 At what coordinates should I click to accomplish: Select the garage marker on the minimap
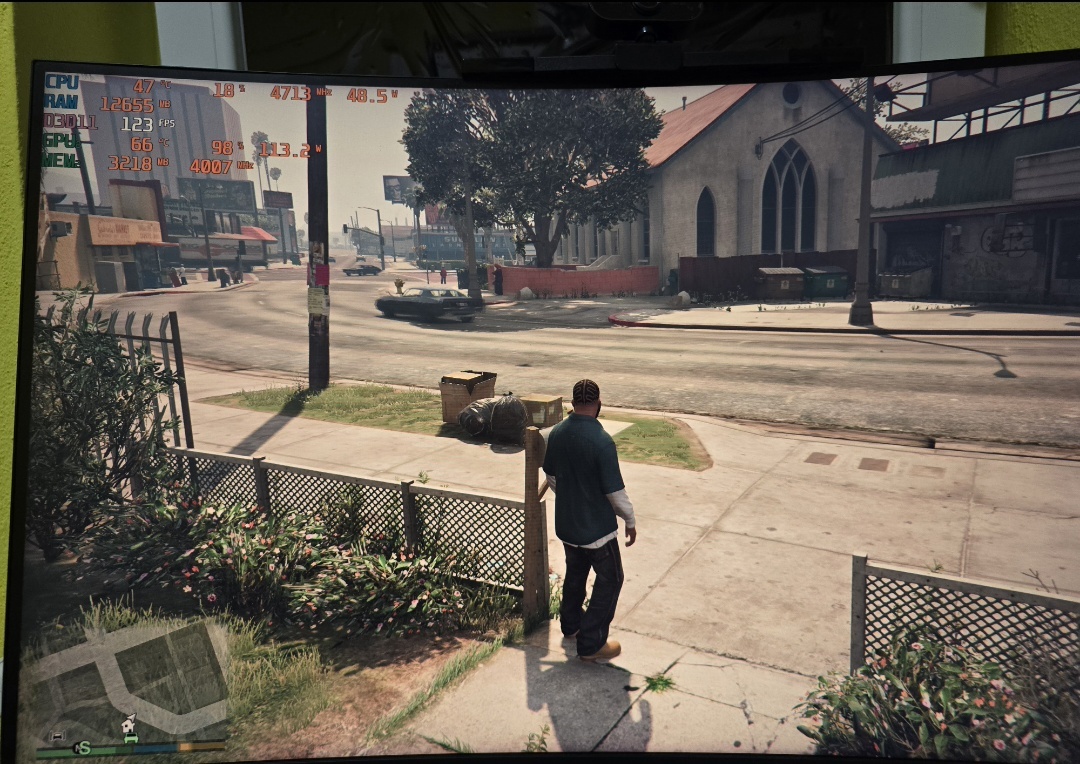tap(58, 738)
